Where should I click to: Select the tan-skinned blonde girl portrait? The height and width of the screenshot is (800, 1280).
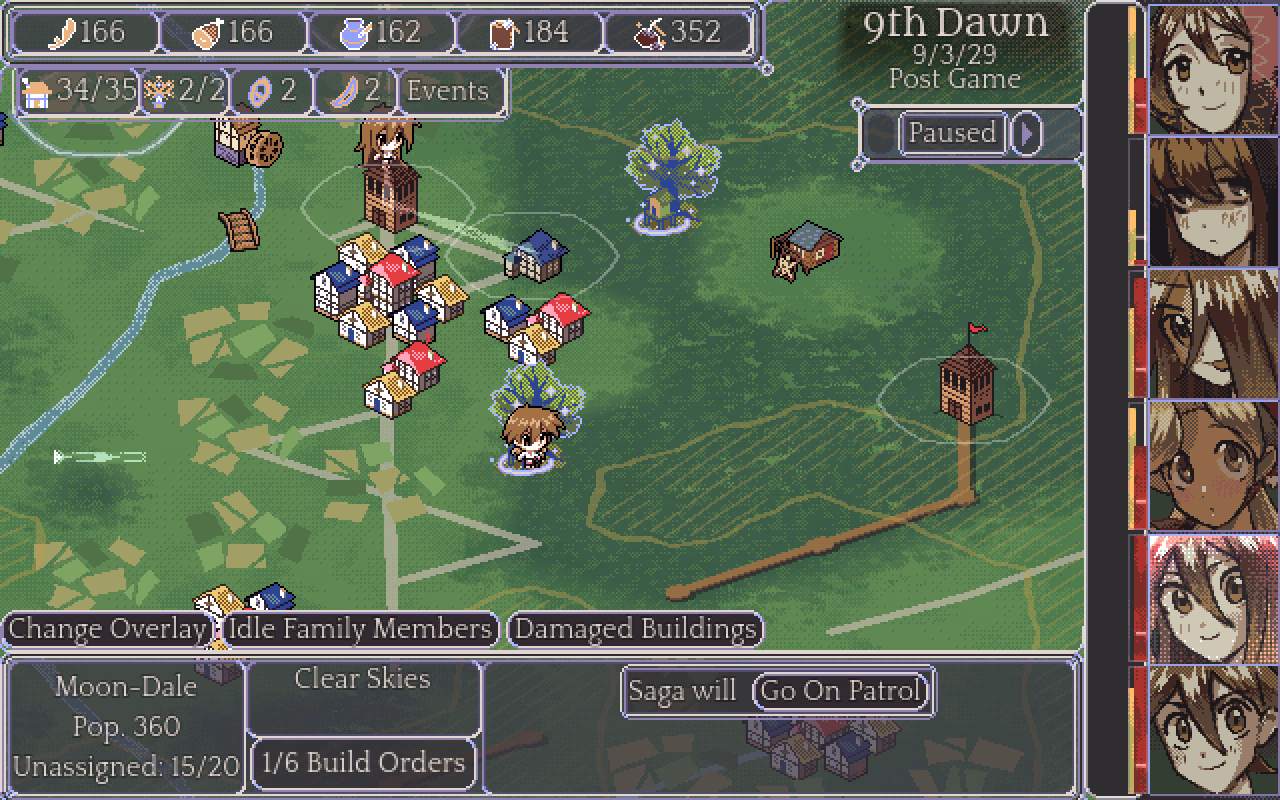click(1213, 466)
